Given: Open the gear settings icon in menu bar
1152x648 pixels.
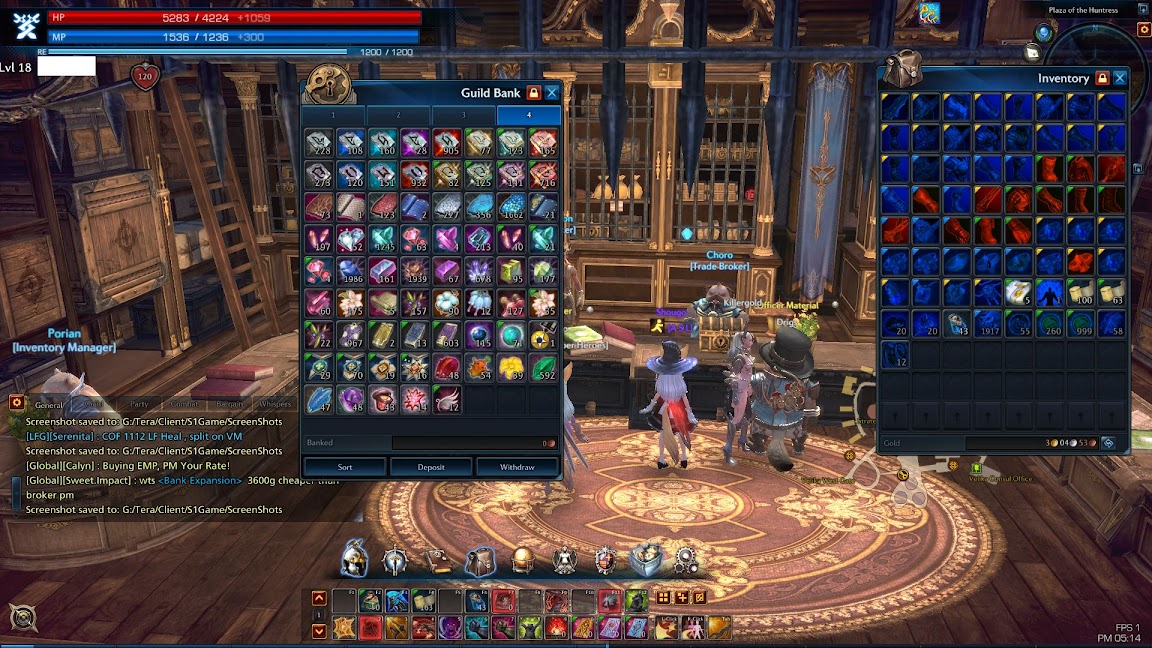Looking at the screenshot, I should (685, 560).
